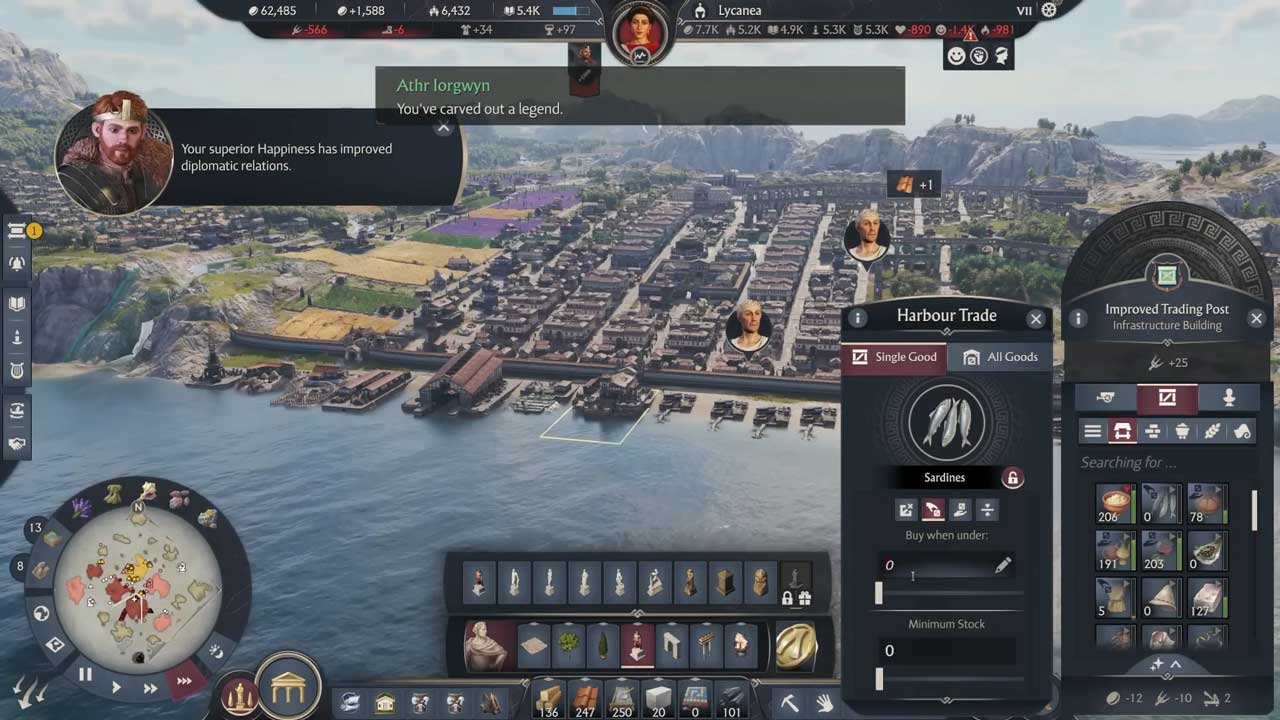Click the Minimum Stock value field
This screenshot has width=1280, height=720.
[946, 651]
